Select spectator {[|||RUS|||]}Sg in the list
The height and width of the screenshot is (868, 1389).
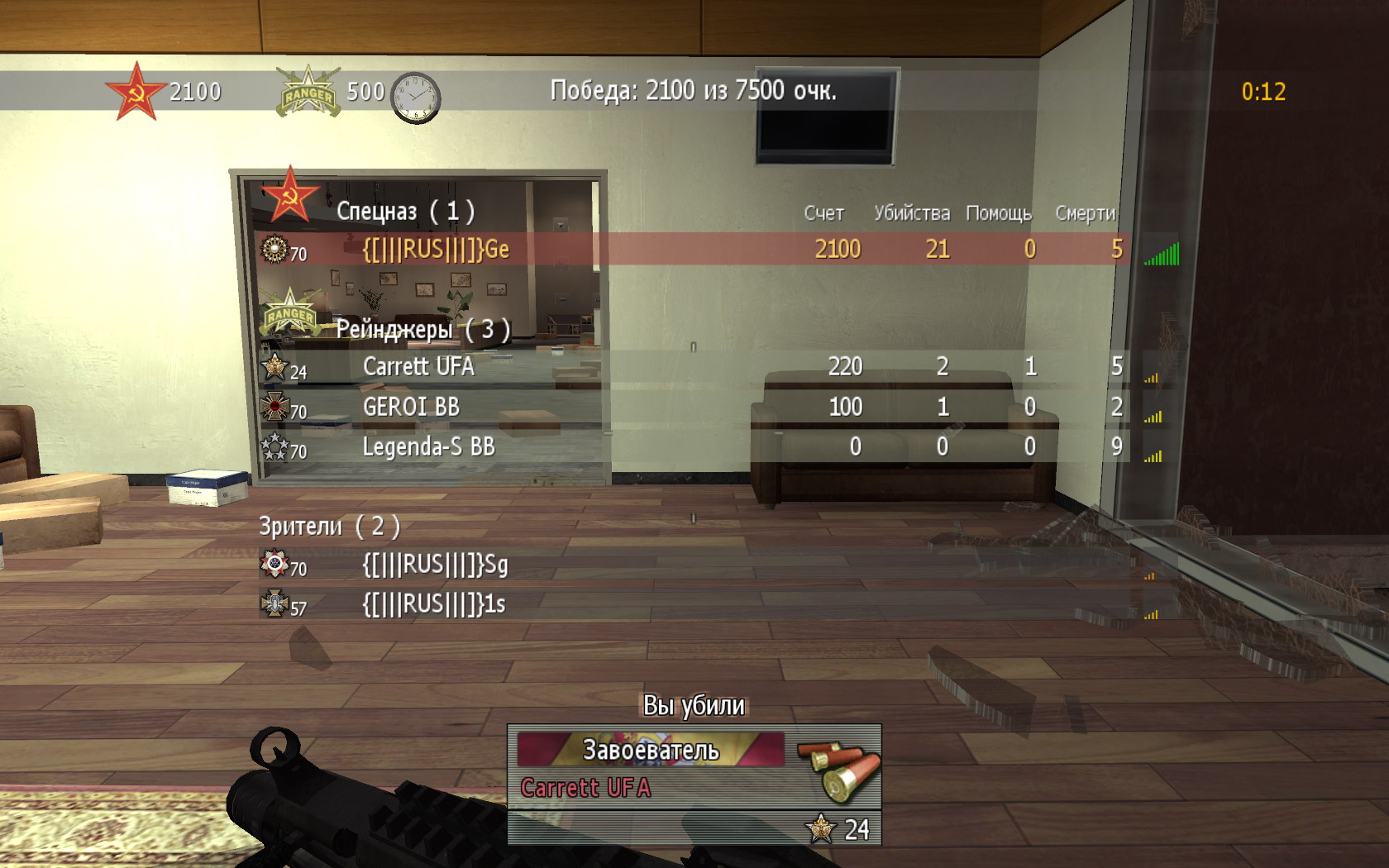435,565
